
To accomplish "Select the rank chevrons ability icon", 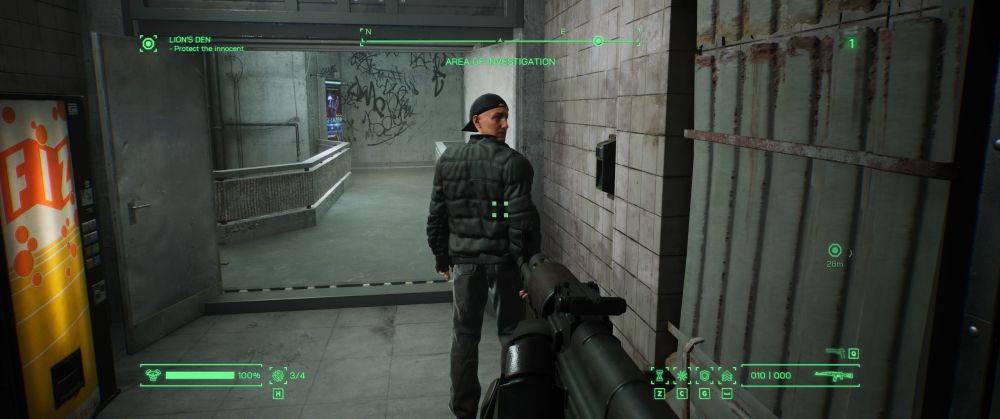I will pos(727,376).
